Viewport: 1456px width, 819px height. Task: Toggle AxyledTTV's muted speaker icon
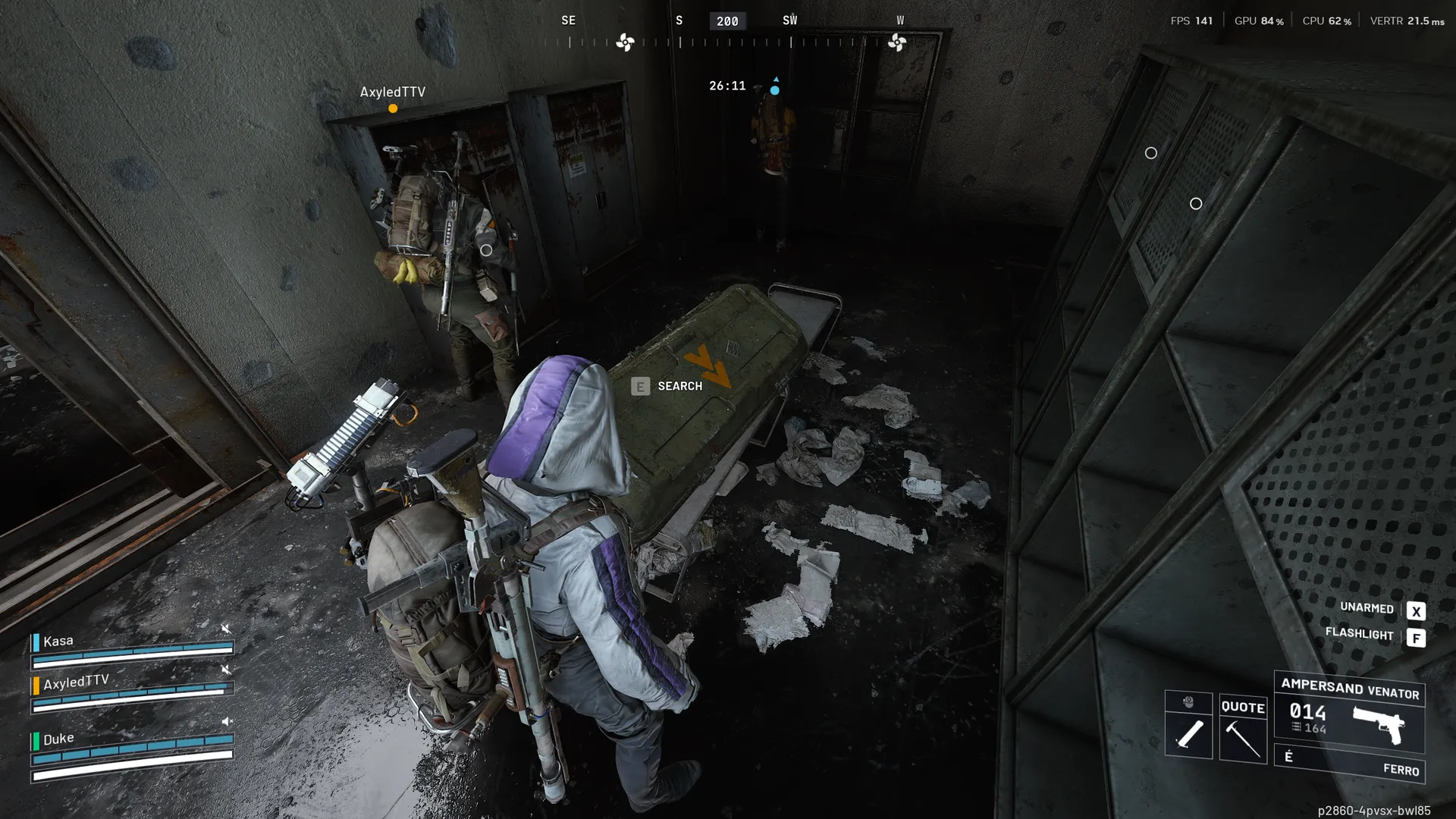tap(226, 670)
